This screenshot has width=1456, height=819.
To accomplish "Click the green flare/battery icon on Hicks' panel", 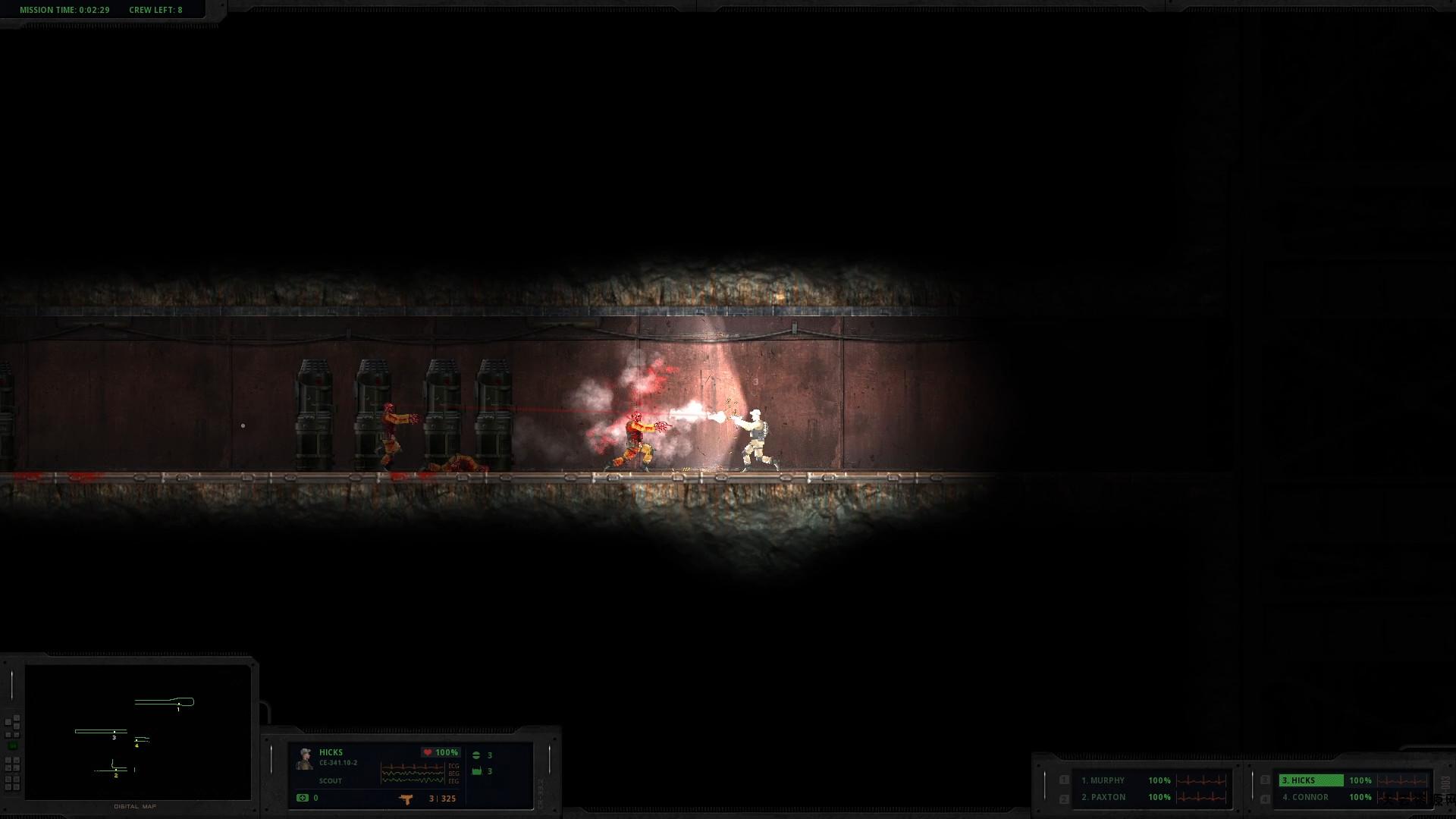I will (476, 771).
